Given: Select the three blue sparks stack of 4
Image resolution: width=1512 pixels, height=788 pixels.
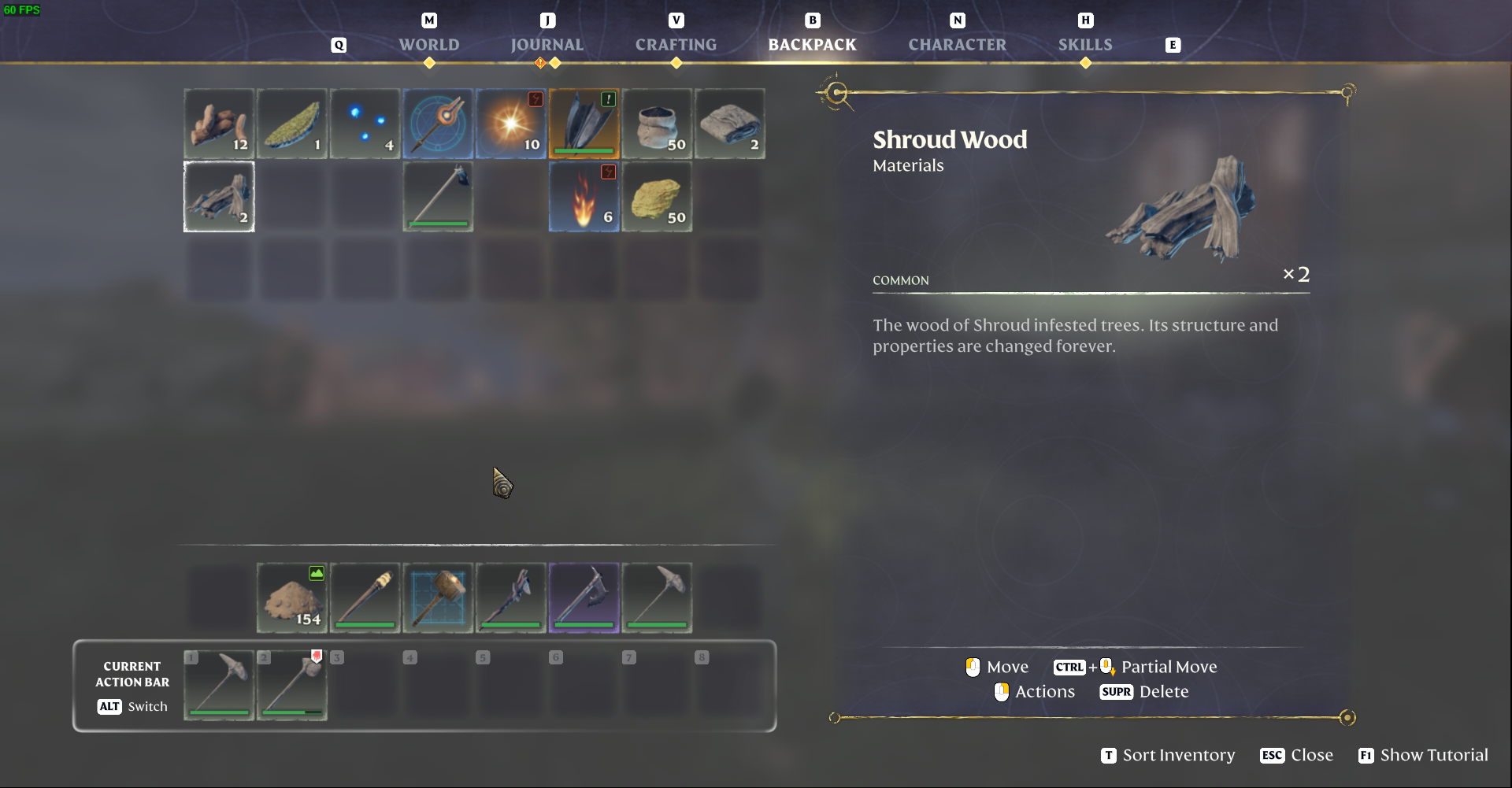Looking at the screenshot, I should (365, 124).
